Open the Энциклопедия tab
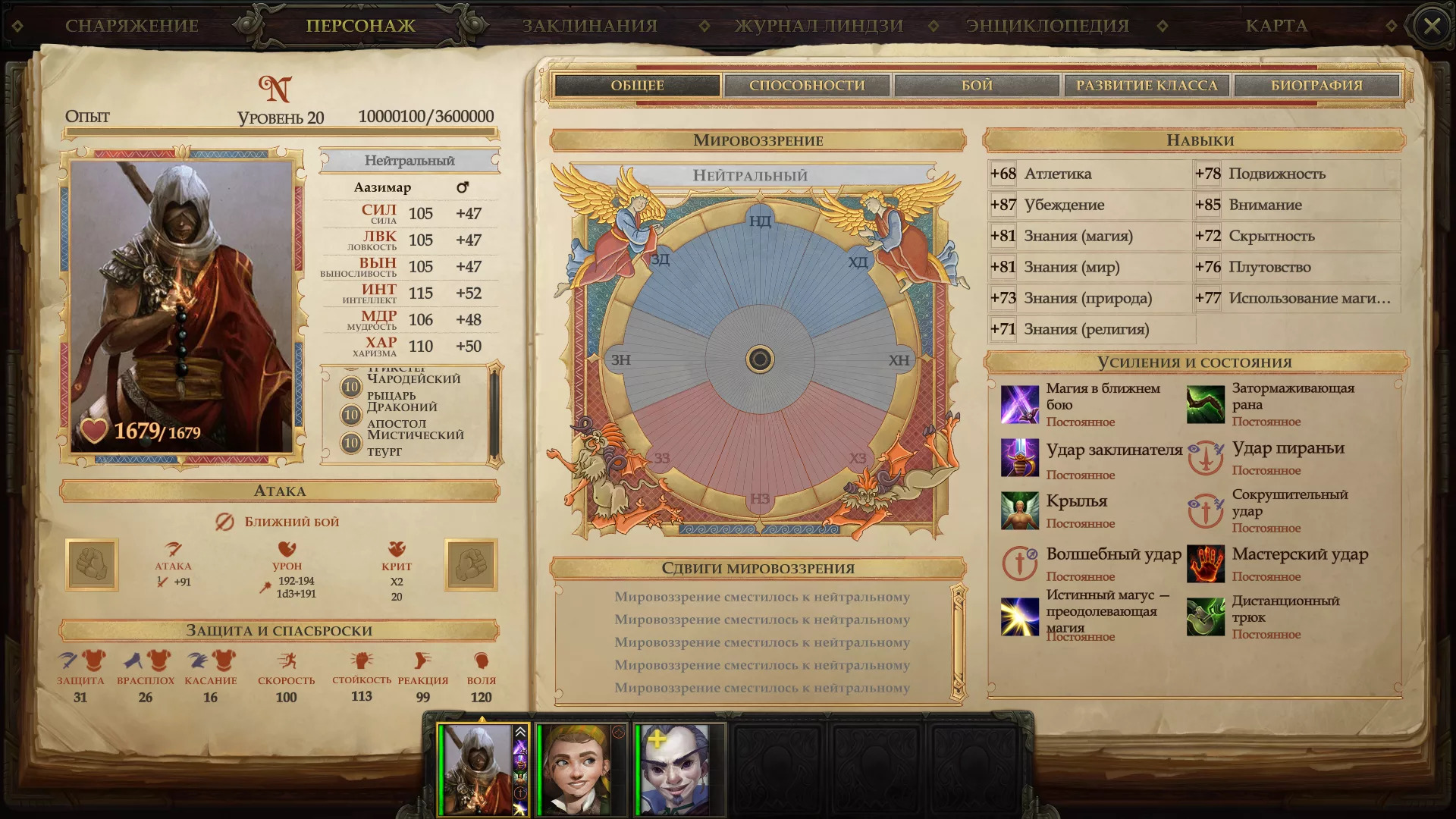 [1047, 26]
